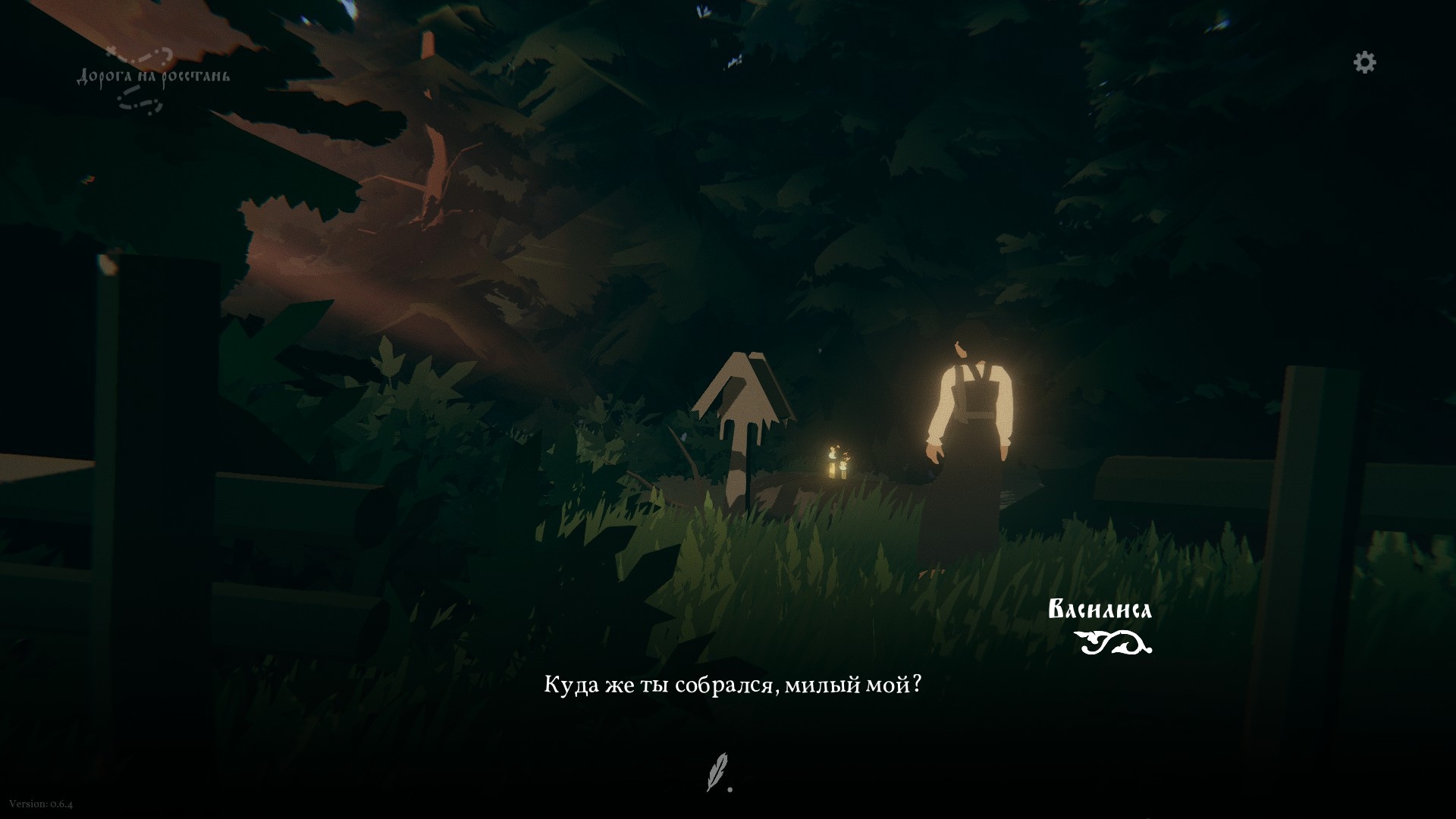Open settings via the gear icon
Screen dimensions: 1456x819
coord(1364,62)
